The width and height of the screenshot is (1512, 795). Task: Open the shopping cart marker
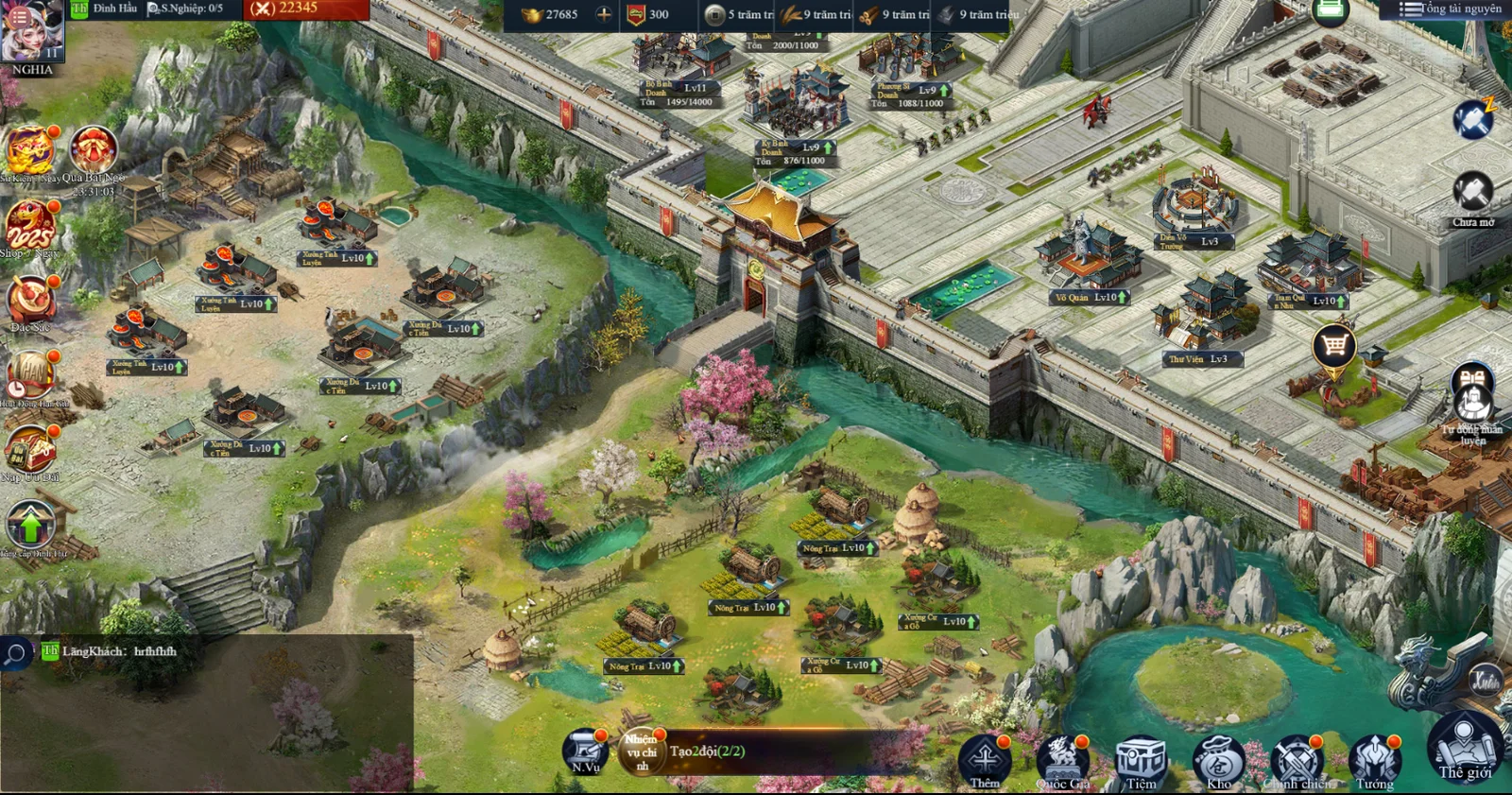click(x=1334, y=347)
